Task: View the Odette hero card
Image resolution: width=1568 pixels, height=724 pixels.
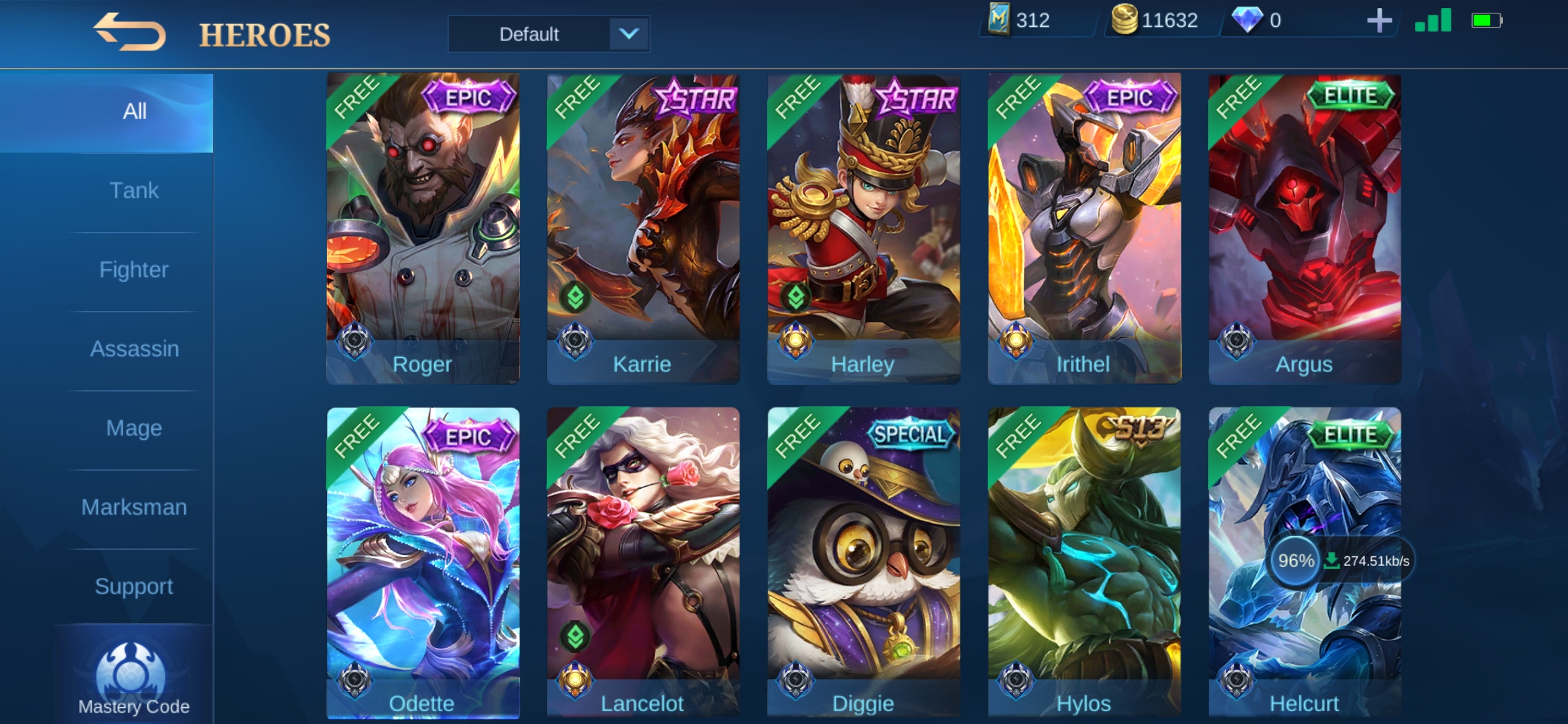Action: coord(423,563)
